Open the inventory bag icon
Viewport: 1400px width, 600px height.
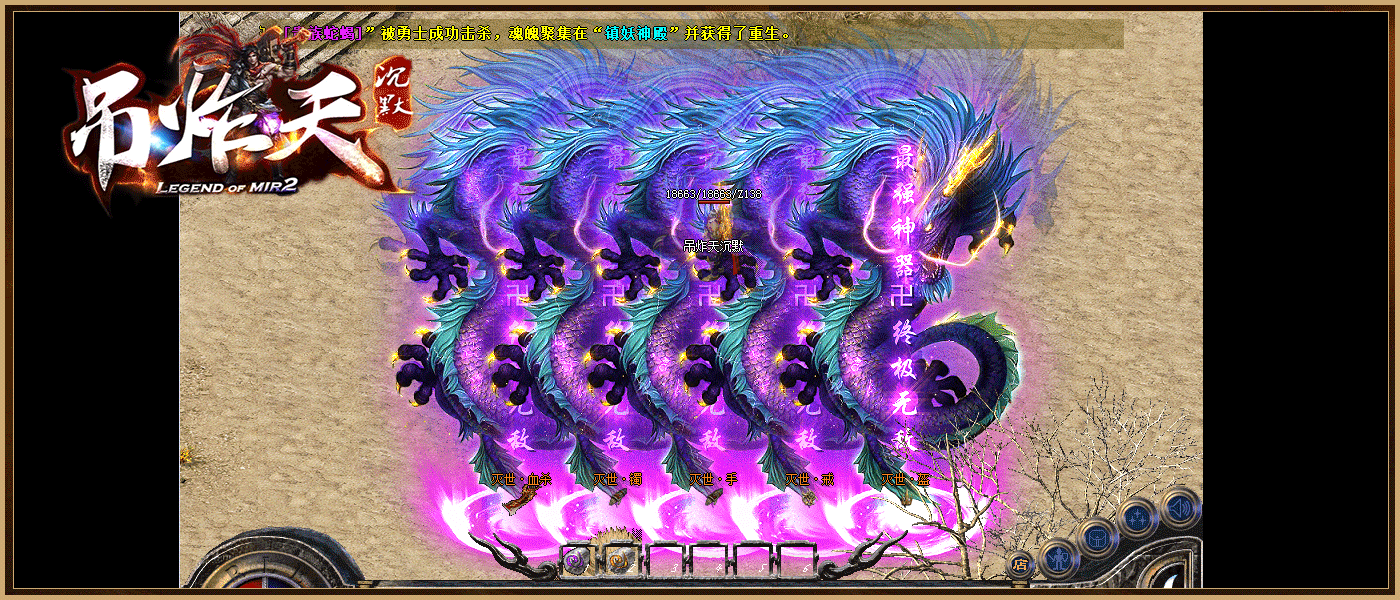(x=1098, y=536)
